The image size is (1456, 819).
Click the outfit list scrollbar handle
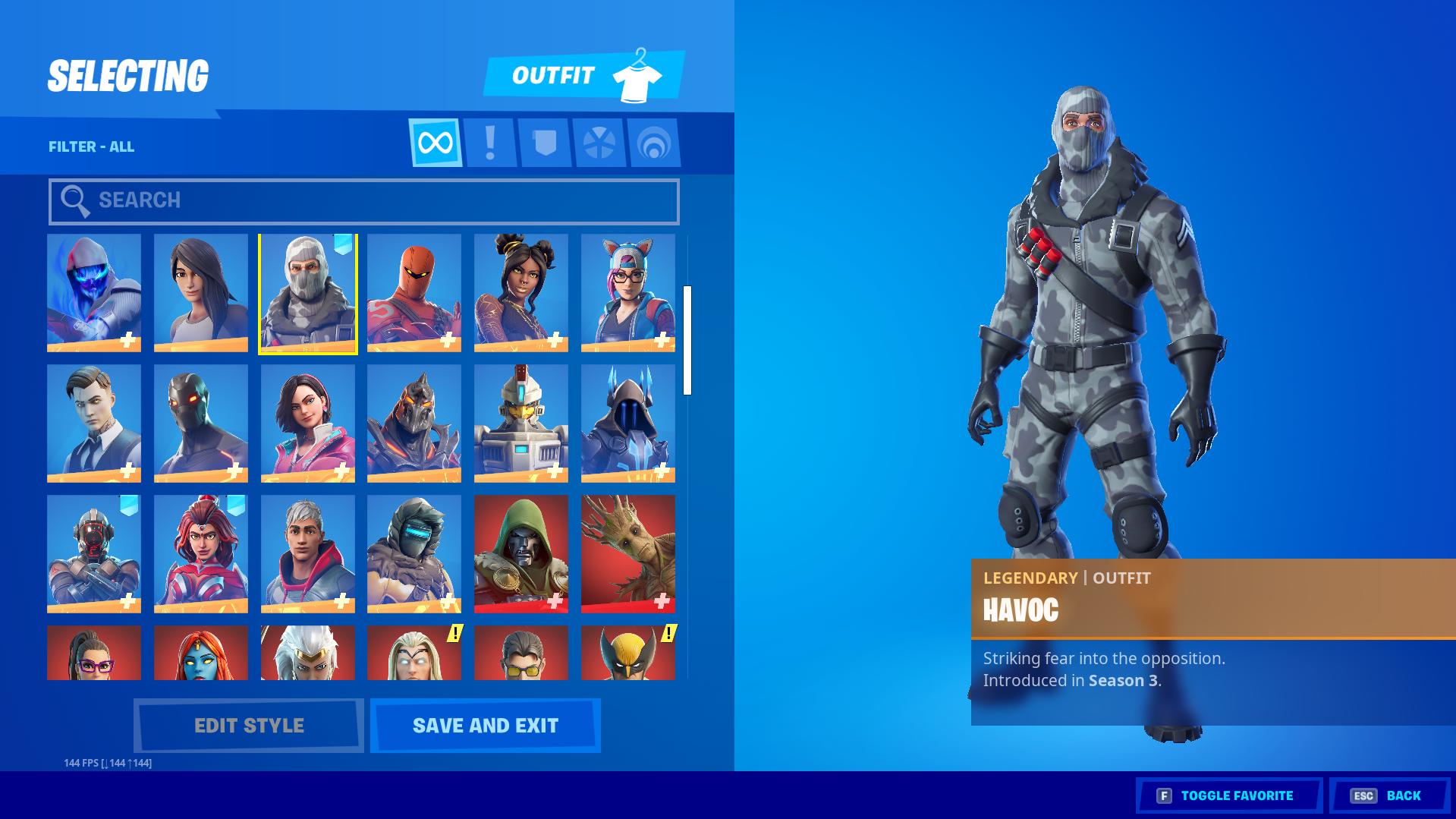point(687,340)
